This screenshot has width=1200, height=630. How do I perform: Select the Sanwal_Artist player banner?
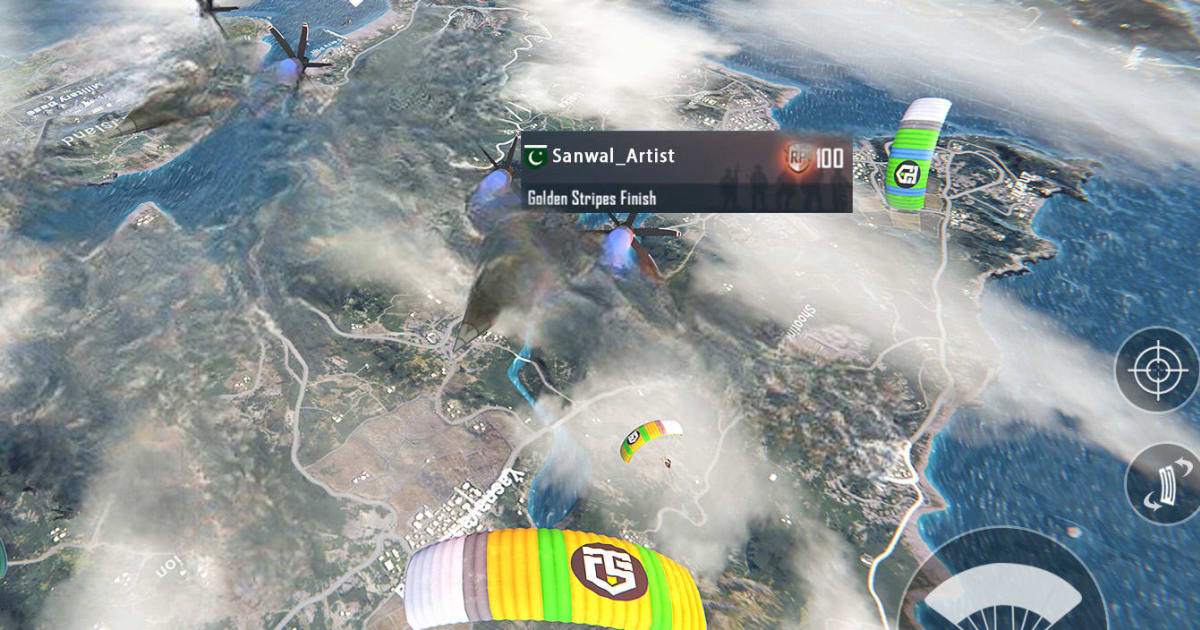(x=686, y=172)
